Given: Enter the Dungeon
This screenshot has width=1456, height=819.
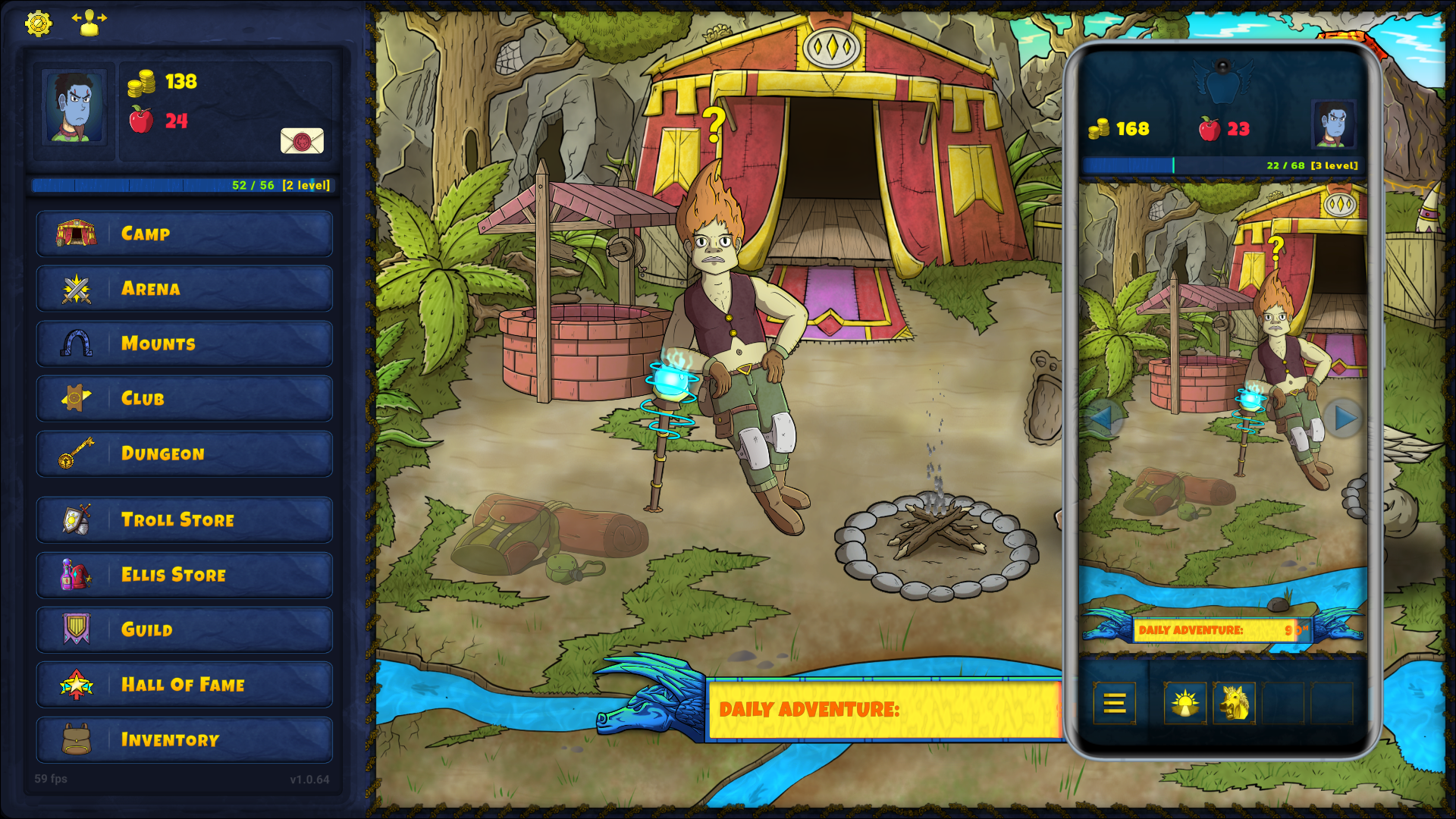Looking at the screenshot, I should pos(184,453).
